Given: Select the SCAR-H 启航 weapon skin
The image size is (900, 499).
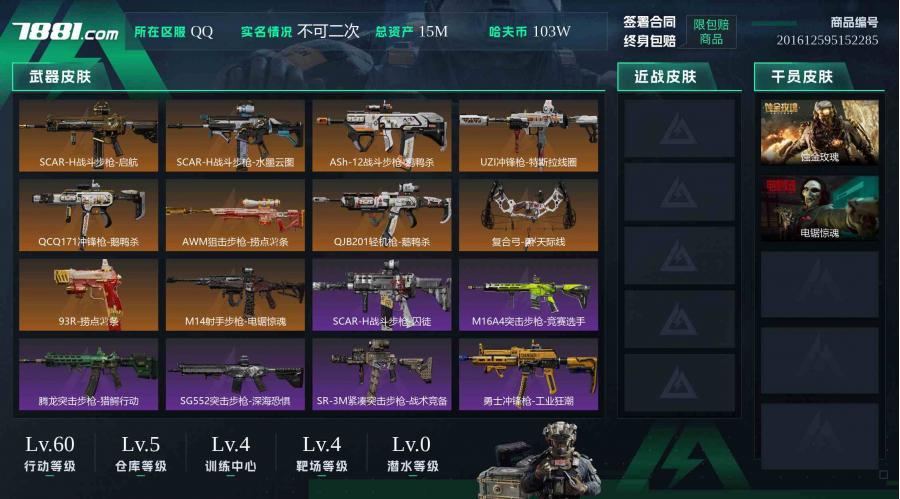Looking at the screenshot, I should 88,134.
